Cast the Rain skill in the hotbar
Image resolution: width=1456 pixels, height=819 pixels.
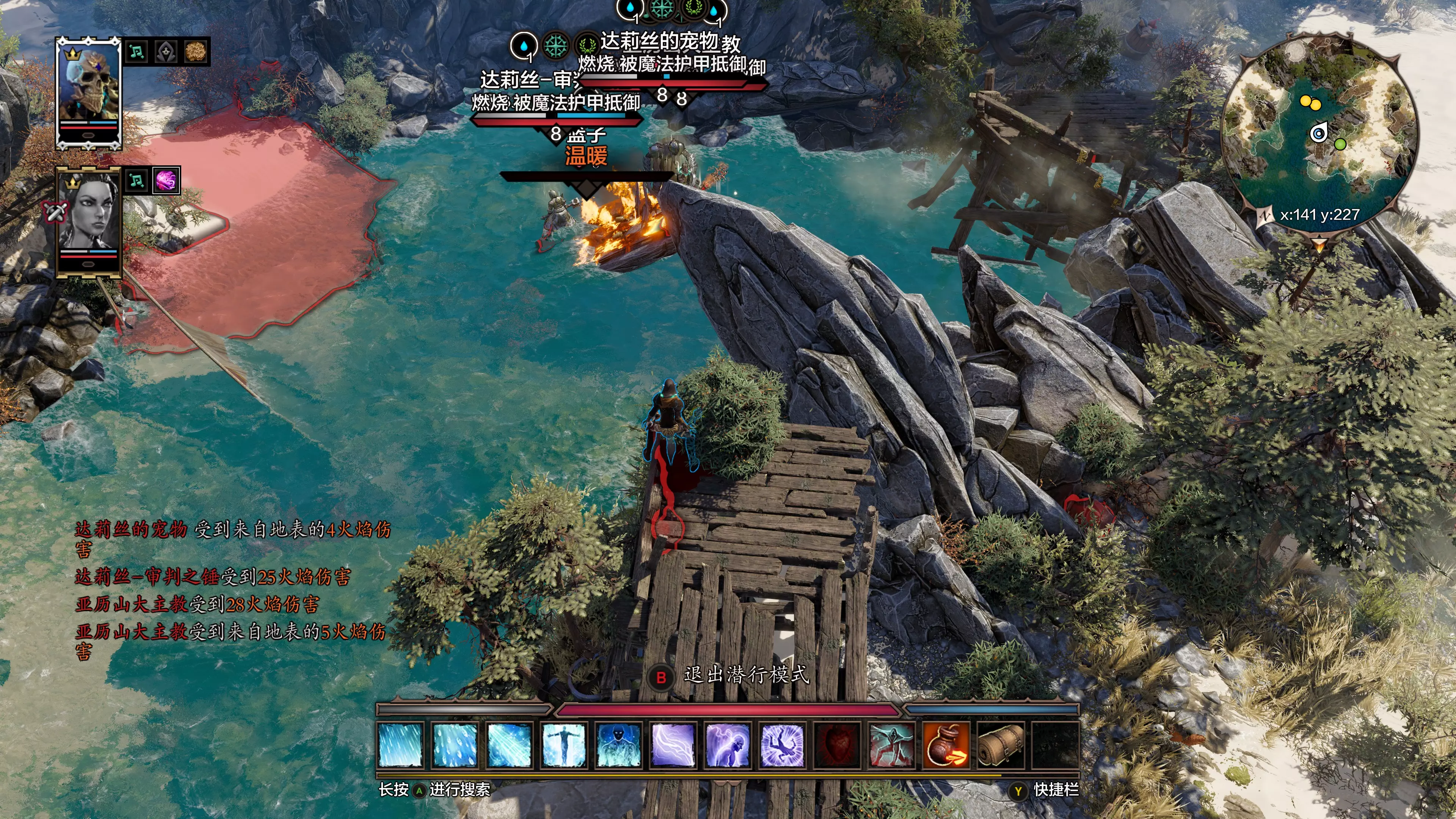[400, 745]
